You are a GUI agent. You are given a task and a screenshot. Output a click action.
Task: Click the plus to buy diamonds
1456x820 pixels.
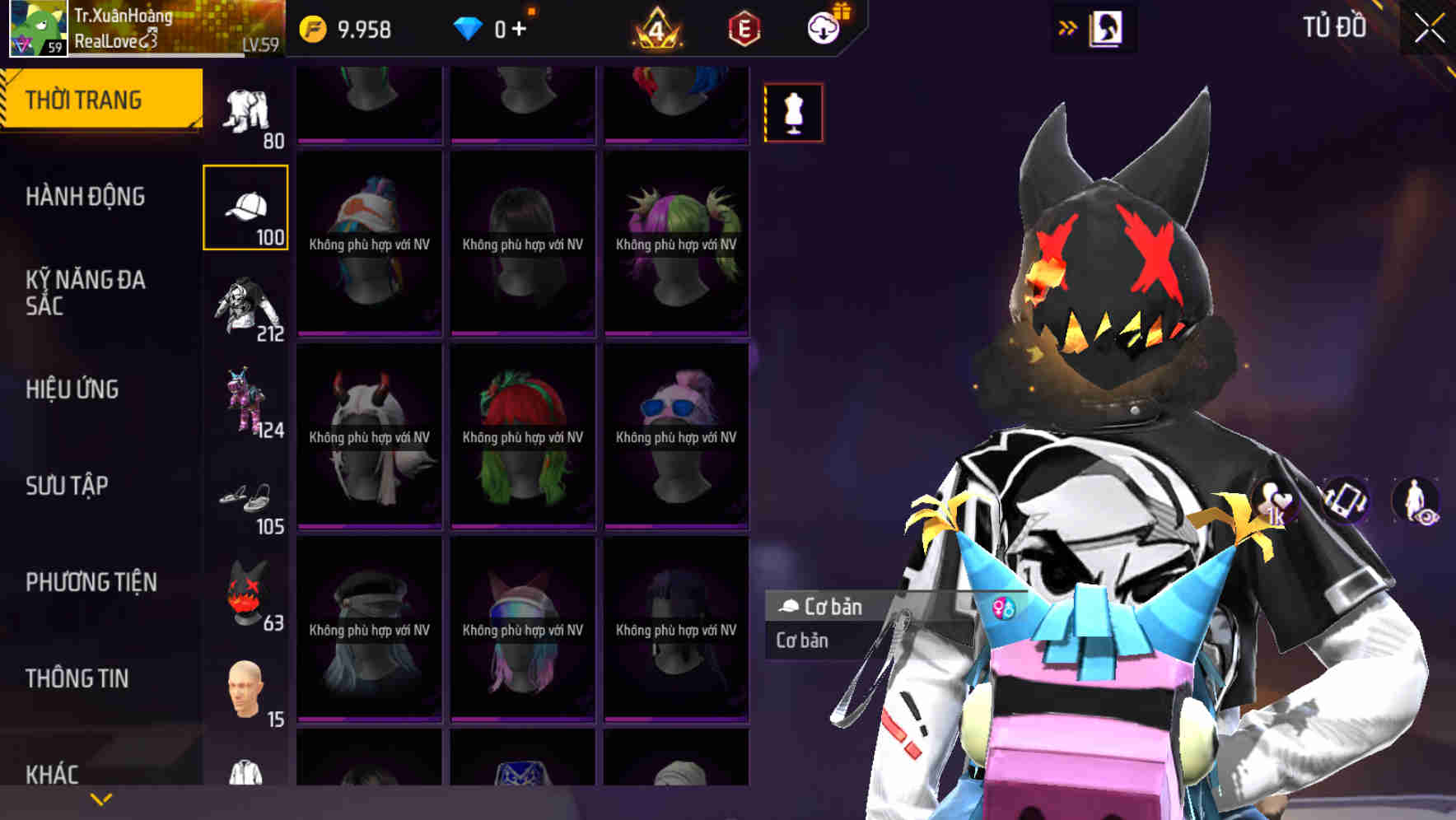527,26
